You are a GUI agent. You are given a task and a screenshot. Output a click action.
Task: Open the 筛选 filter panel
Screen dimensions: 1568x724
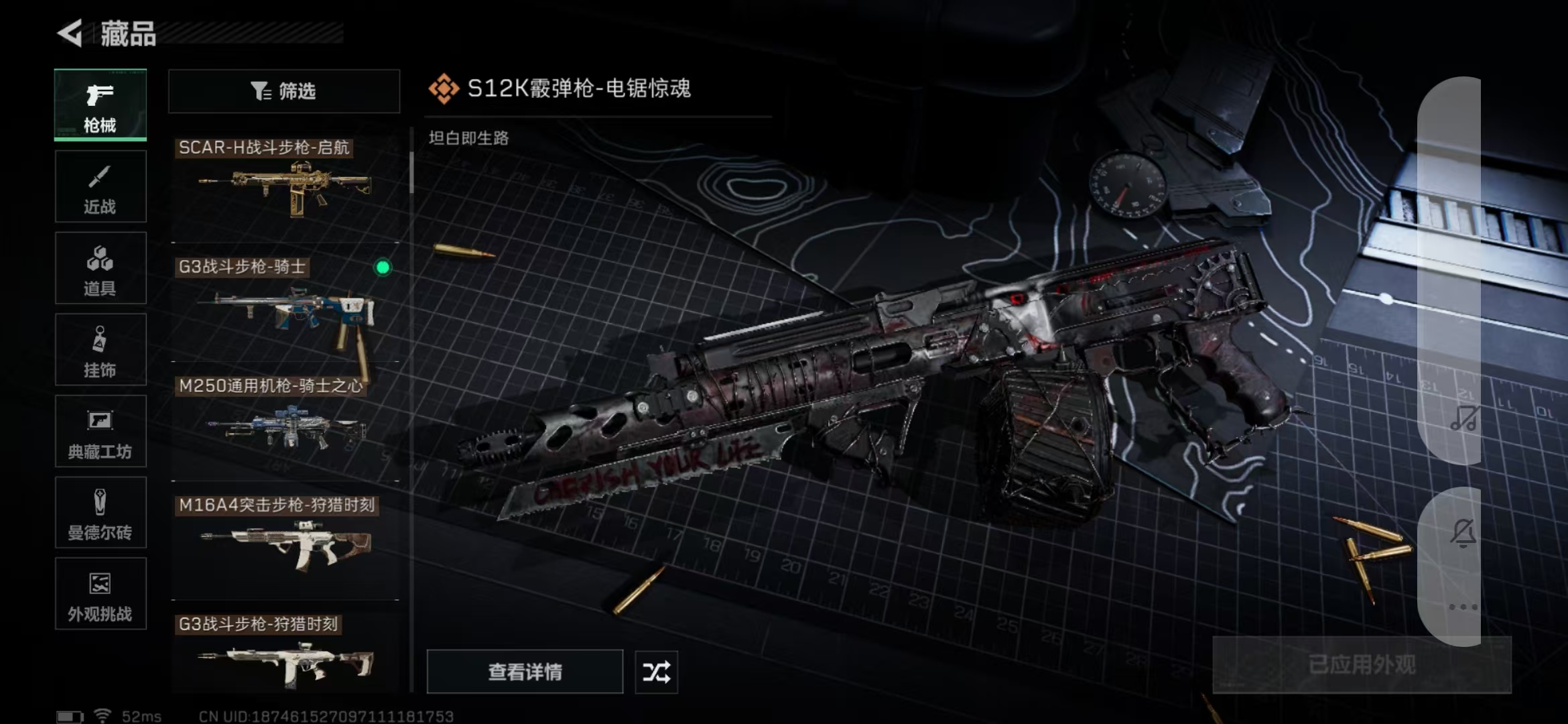(283, 90)
